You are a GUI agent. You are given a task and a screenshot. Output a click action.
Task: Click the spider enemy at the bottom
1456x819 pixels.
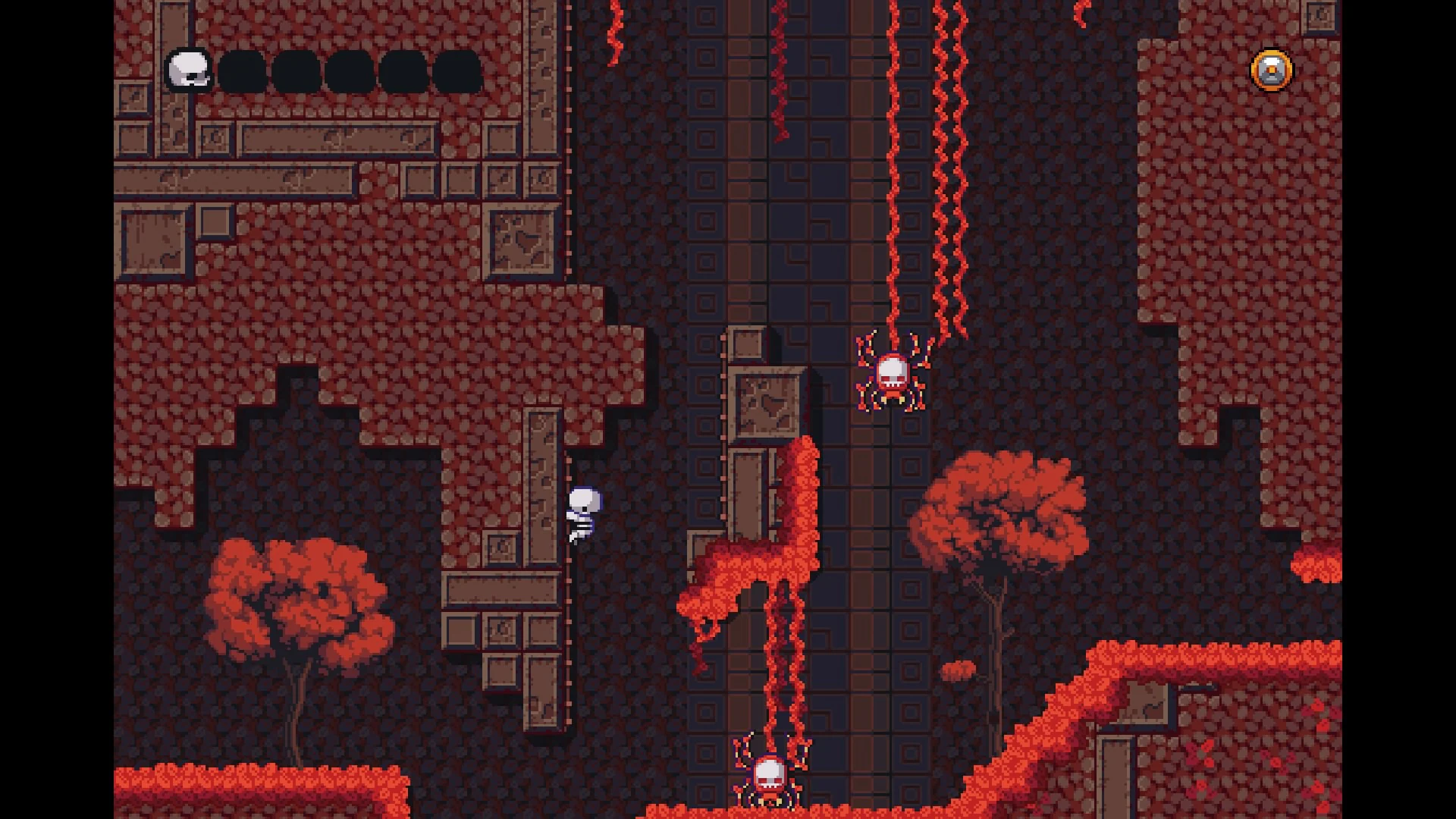(x=770, y=773)
